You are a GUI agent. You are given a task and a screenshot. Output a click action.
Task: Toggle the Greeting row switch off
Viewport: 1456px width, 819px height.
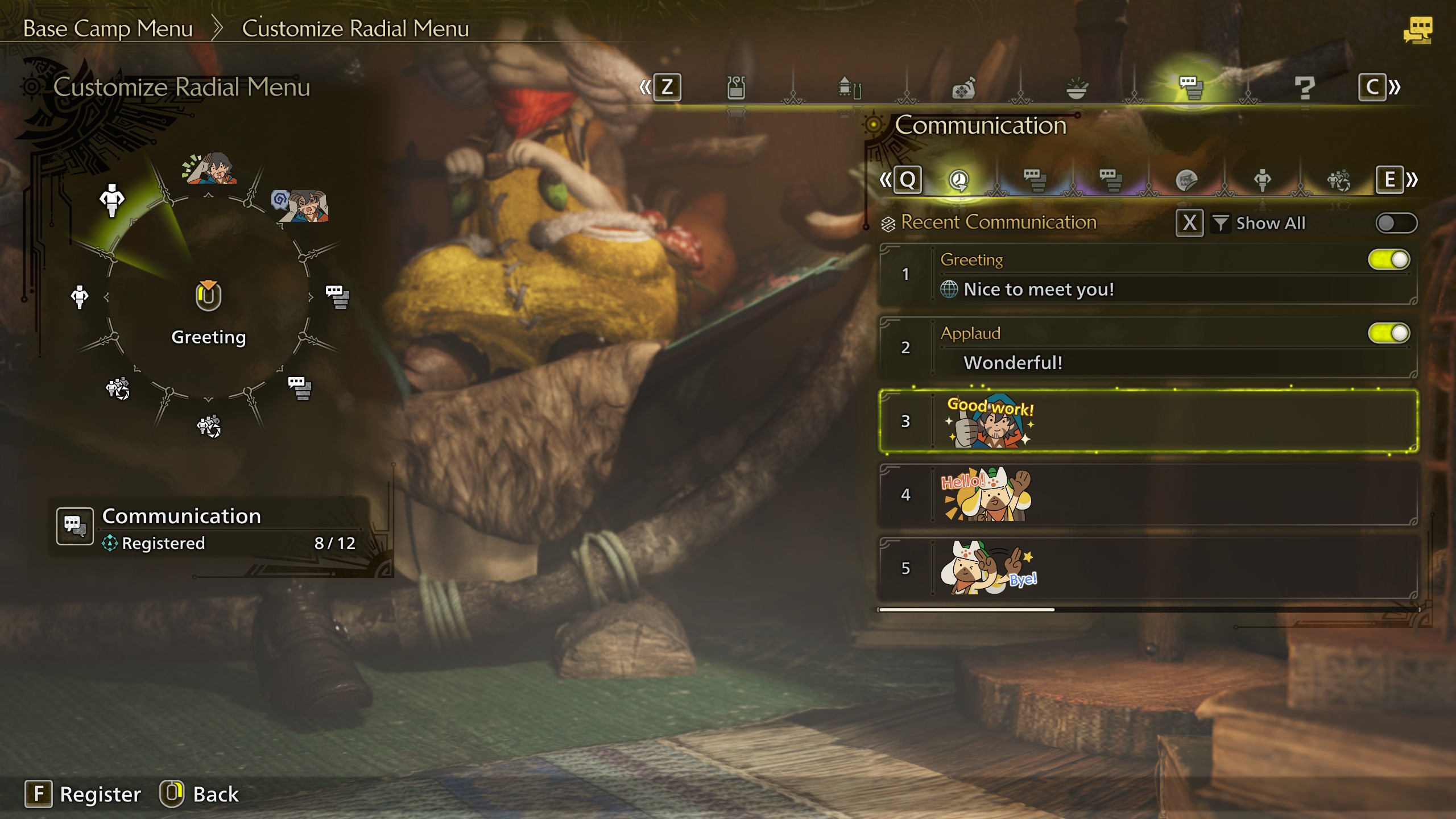point(1388,260)
